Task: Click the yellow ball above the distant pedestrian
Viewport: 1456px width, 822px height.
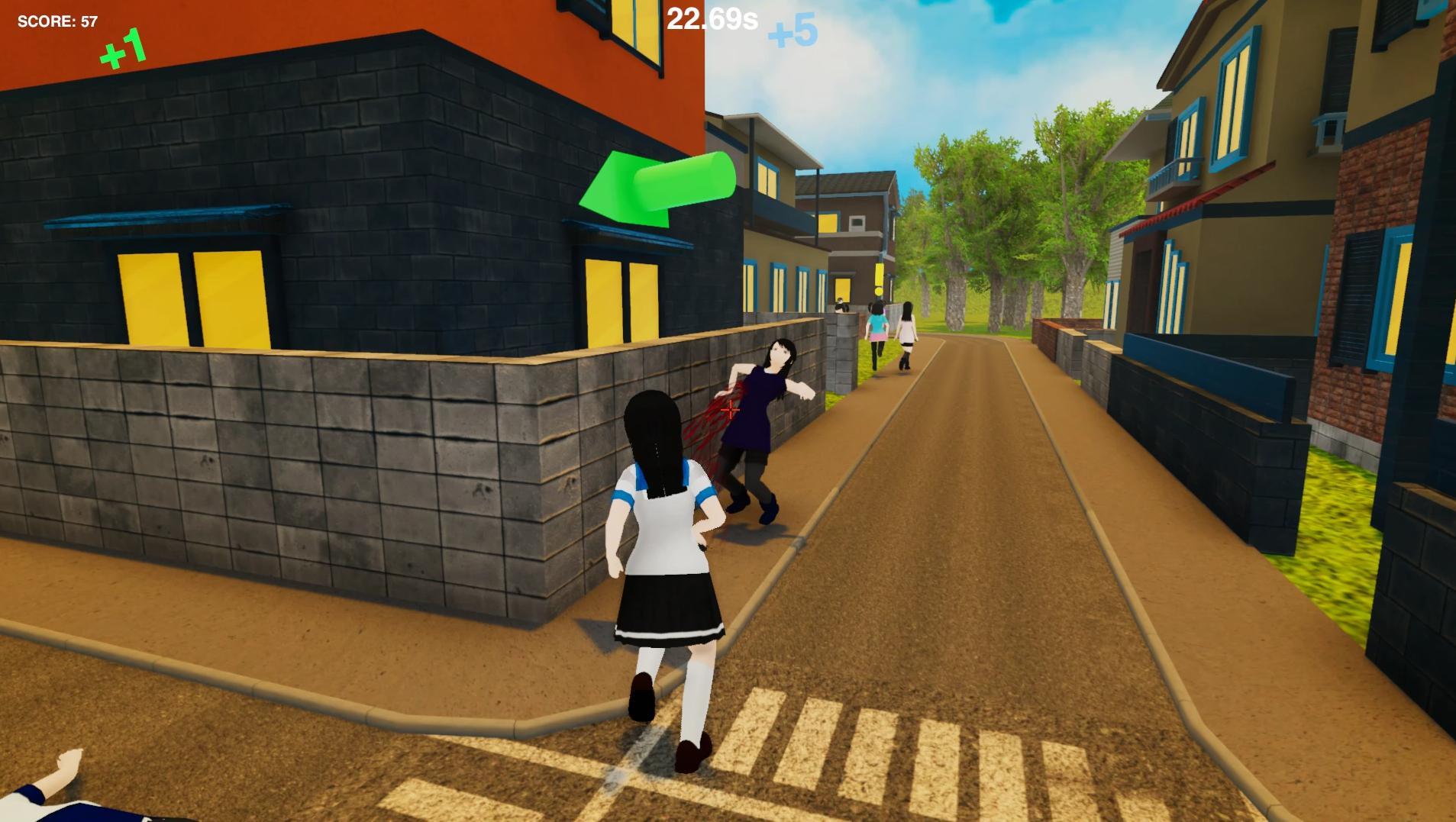Action: [878, 291]
